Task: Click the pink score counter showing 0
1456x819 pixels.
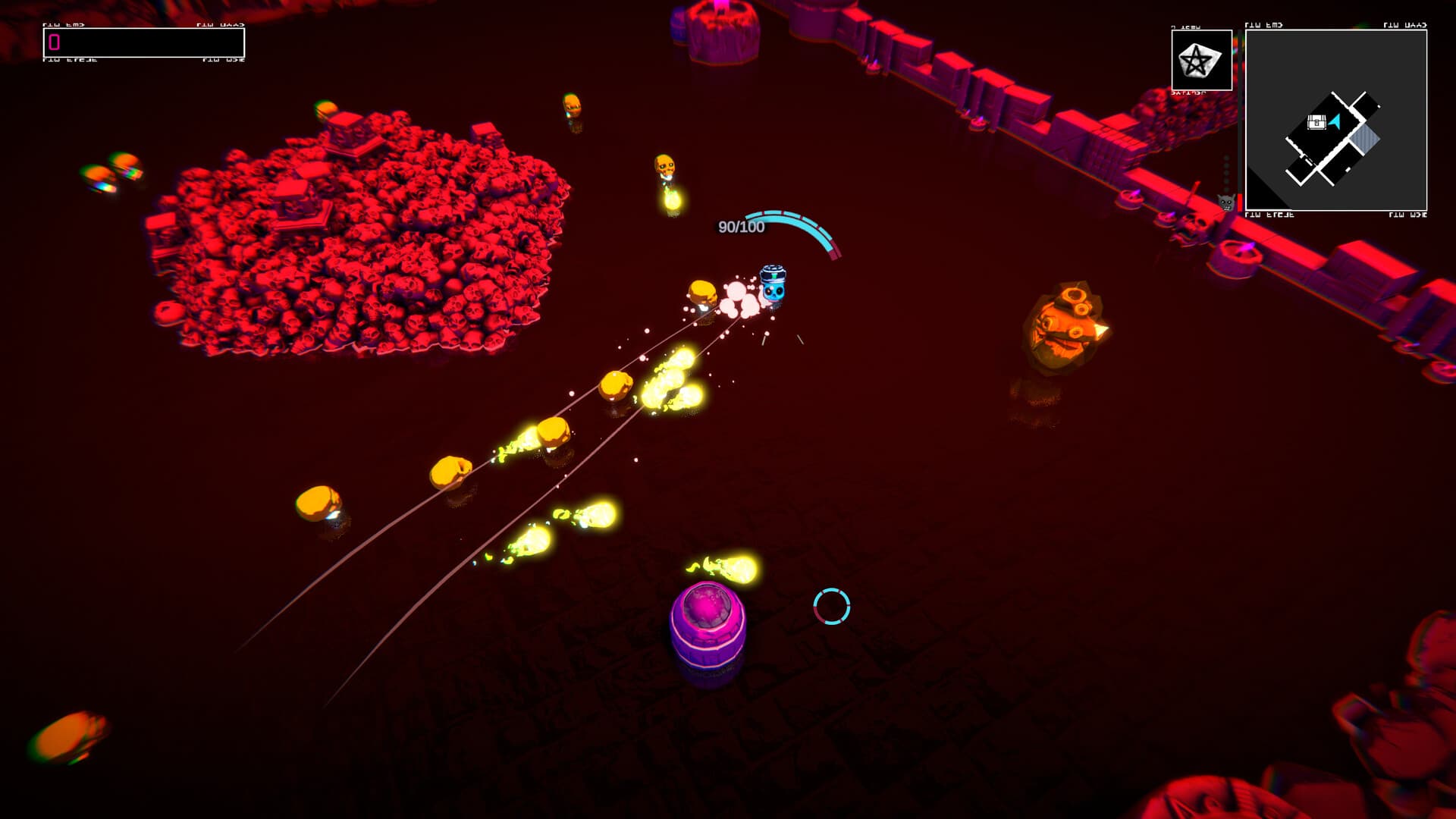Action: click(x=55, y=43)
